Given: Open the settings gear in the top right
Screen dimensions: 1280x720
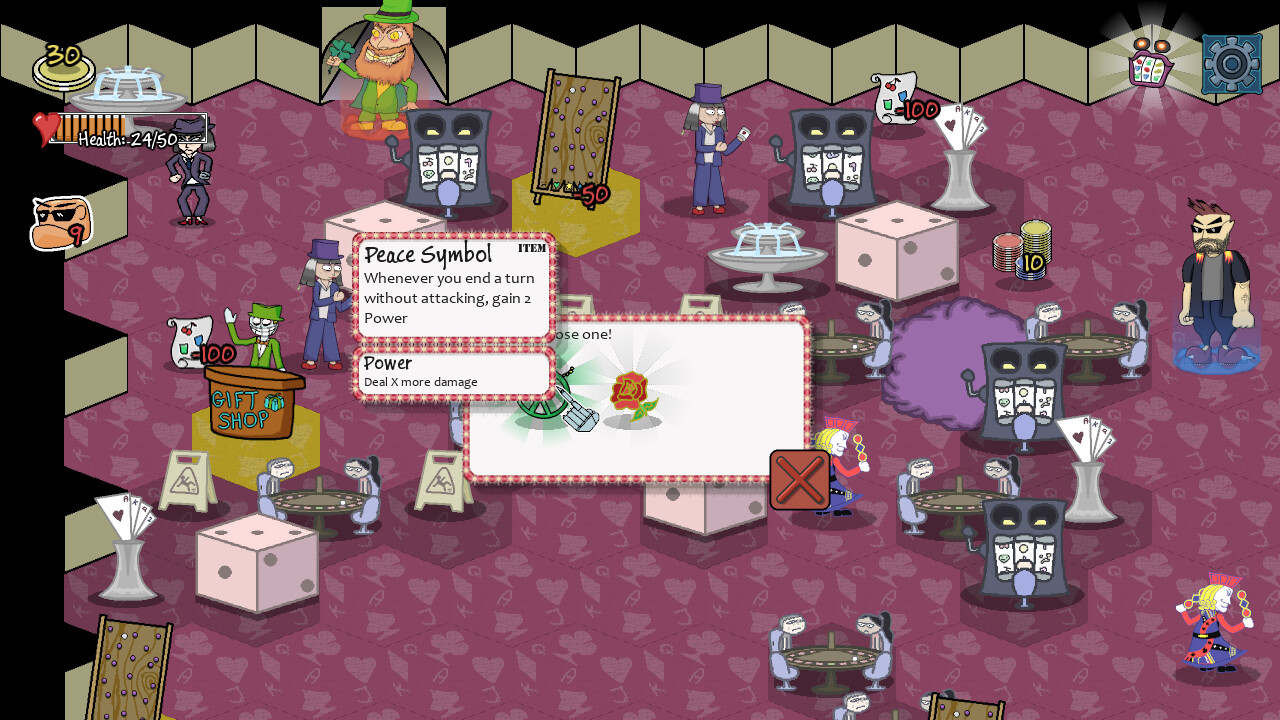Looking at the screenshot, I should point(1230,62).
